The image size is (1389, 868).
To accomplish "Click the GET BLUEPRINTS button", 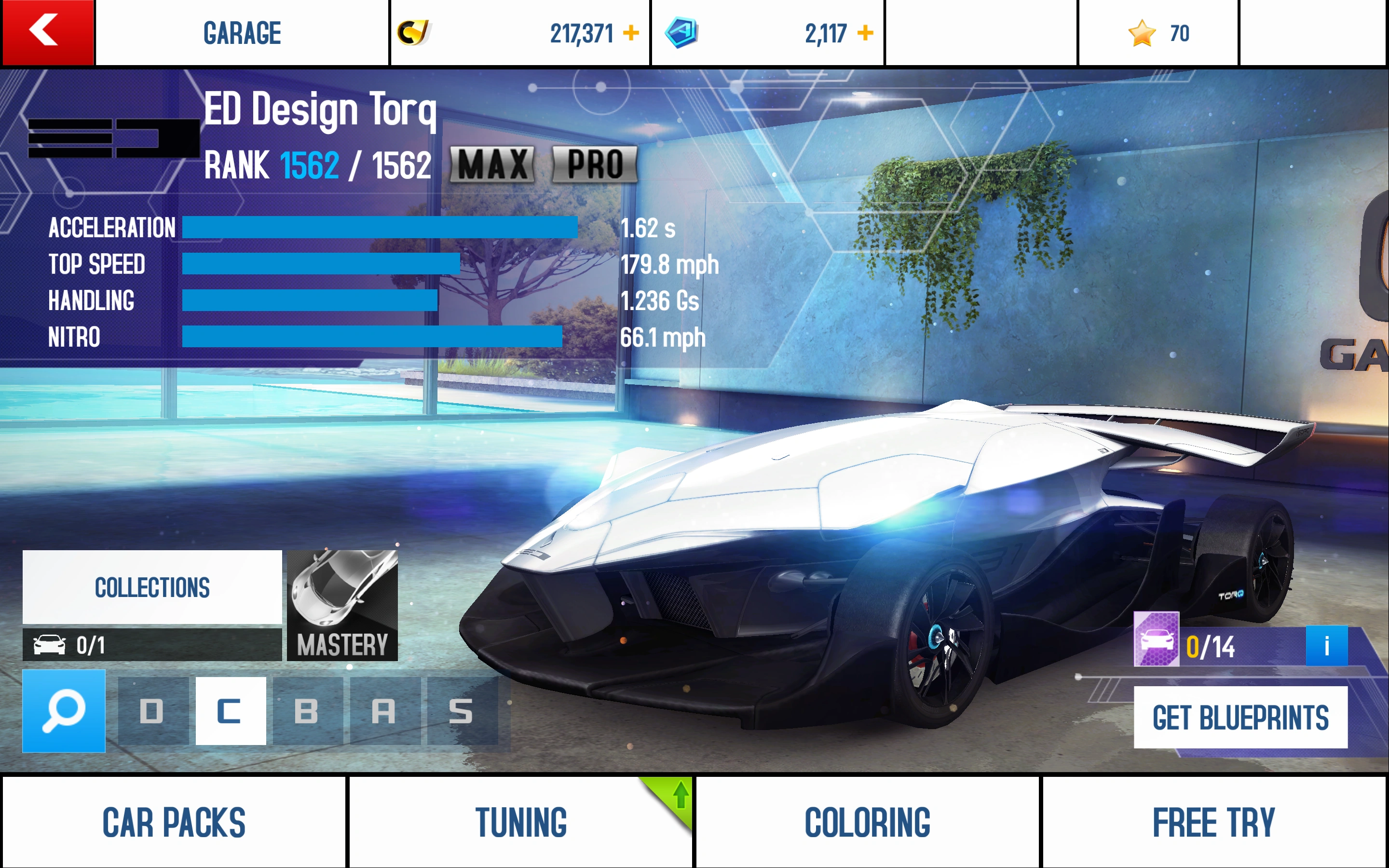I will click(x=1241, y=717).
